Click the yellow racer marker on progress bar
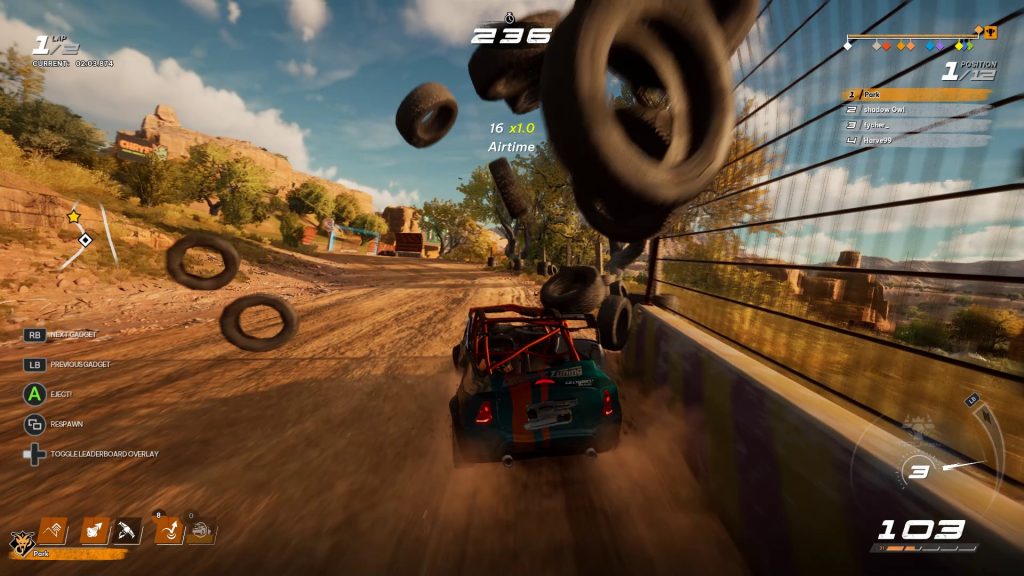Screen dimensions: 1024x576 pyautogui.click(x=959, y=45)
